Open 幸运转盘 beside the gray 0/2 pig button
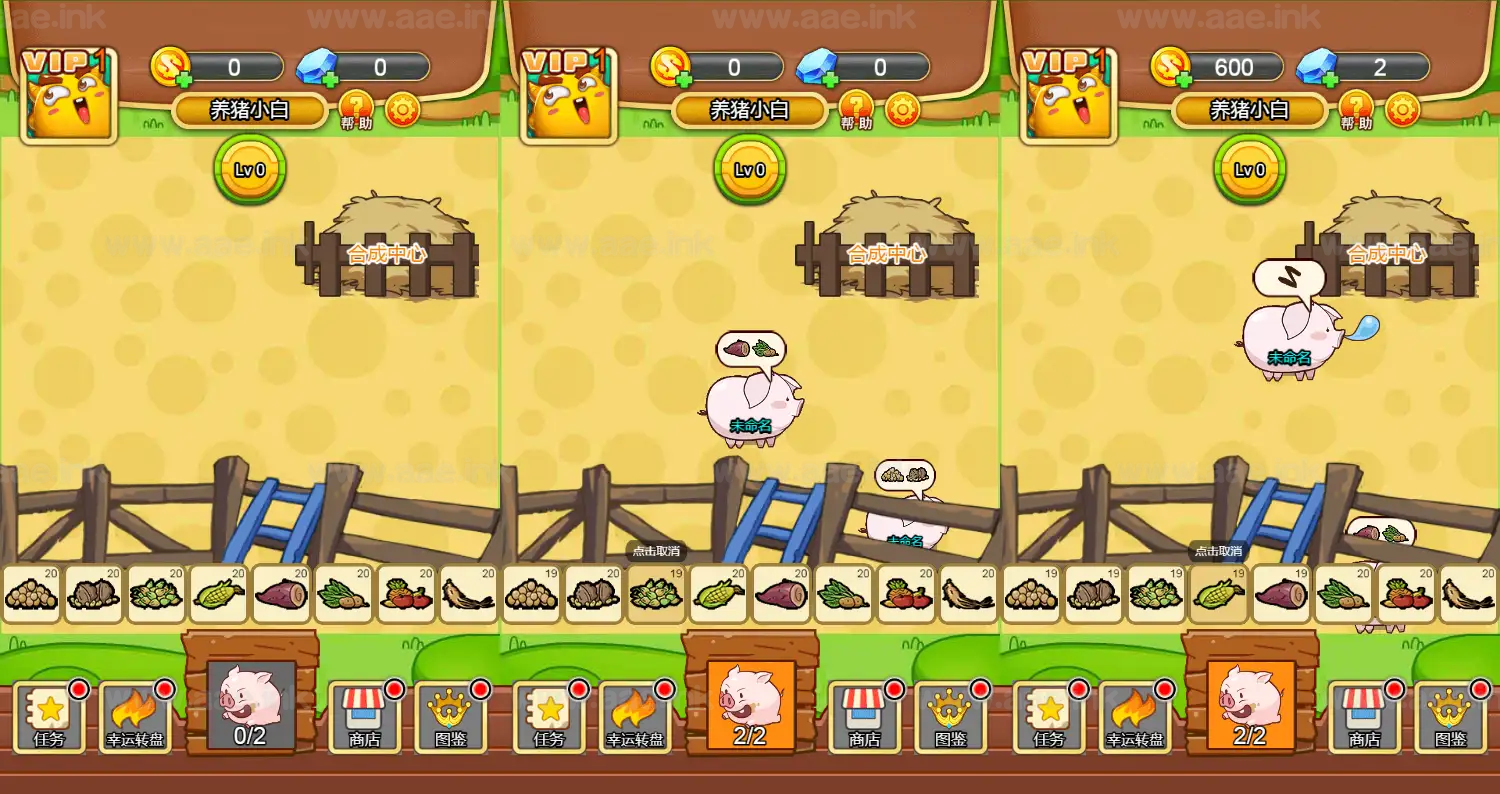This screenshot has width=1500, height=794. coord(136,716)
